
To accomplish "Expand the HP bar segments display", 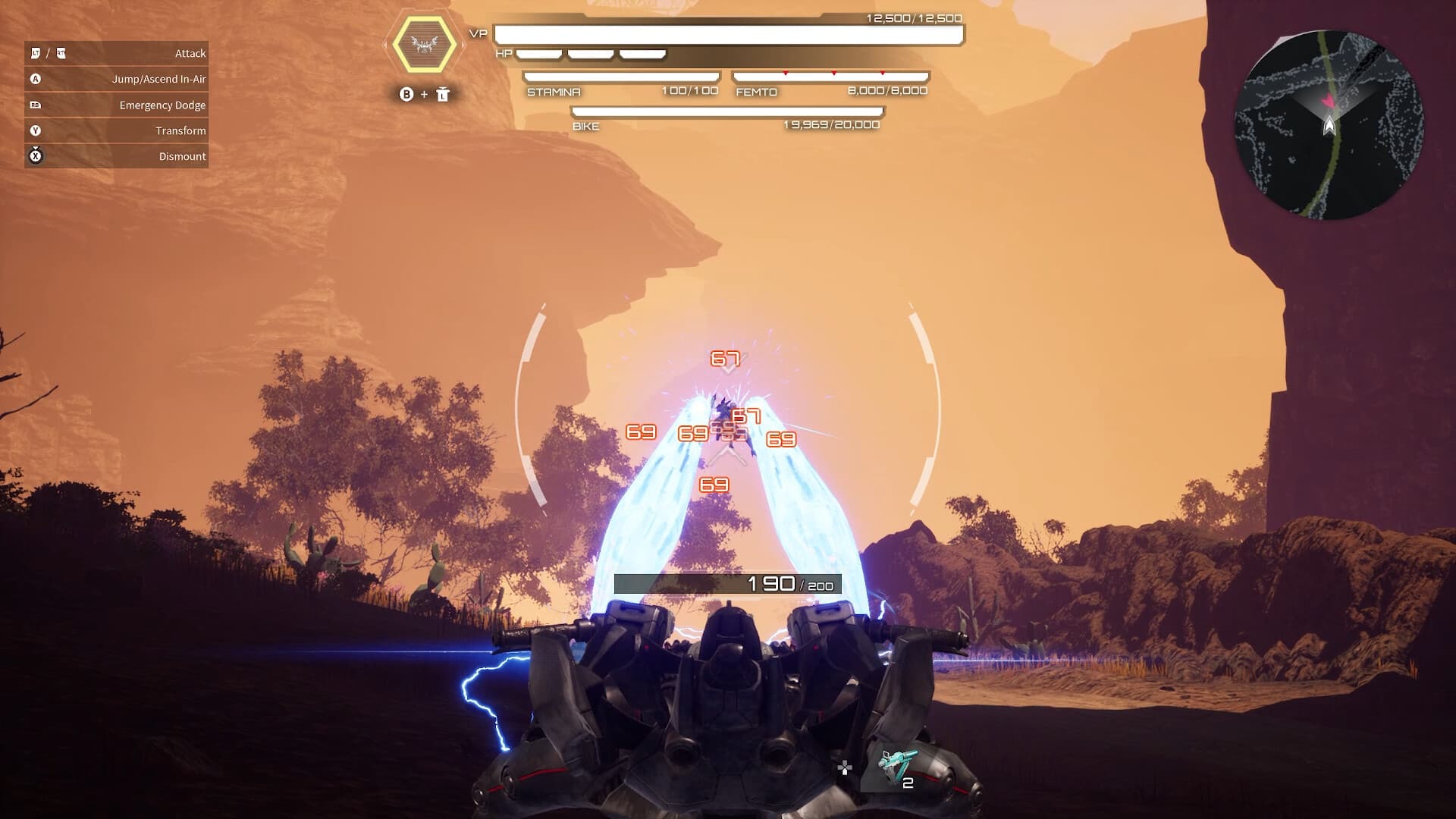I will tap(590, 53).
